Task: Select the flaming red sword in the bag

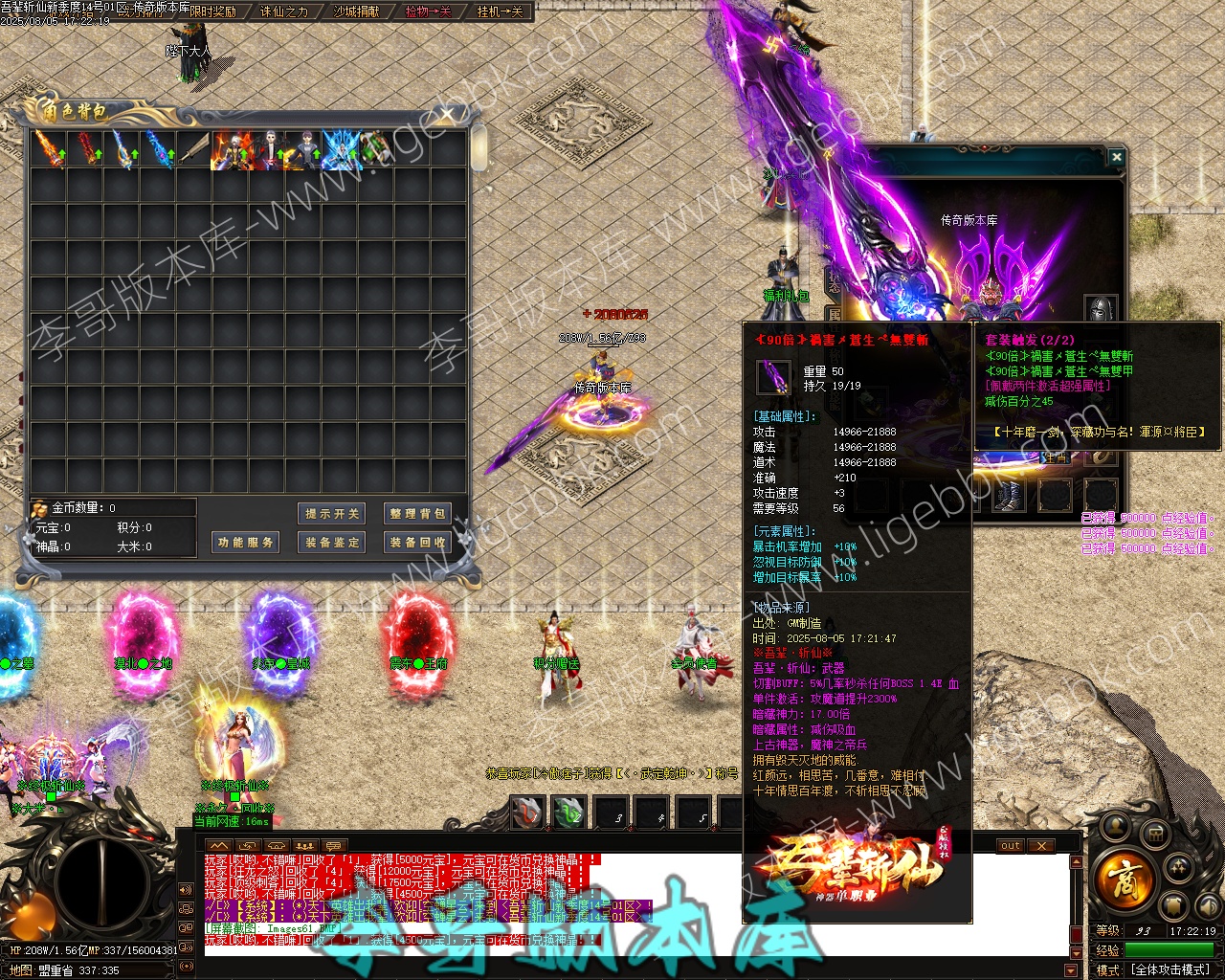Action: point(86,150)
